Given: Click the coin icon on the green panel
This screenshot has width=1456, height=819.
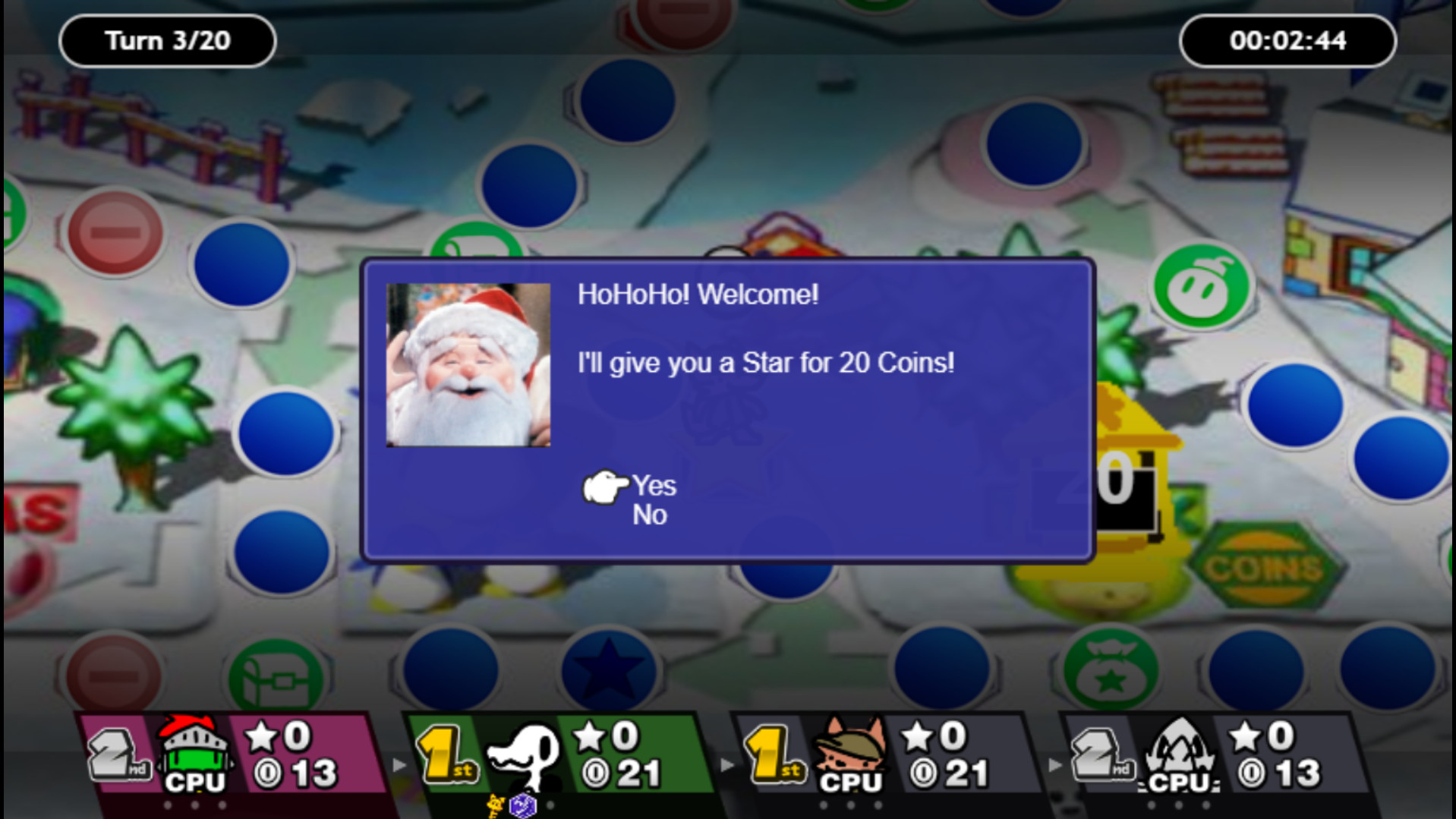Looking at the screenshot, I should coord(596,774).
